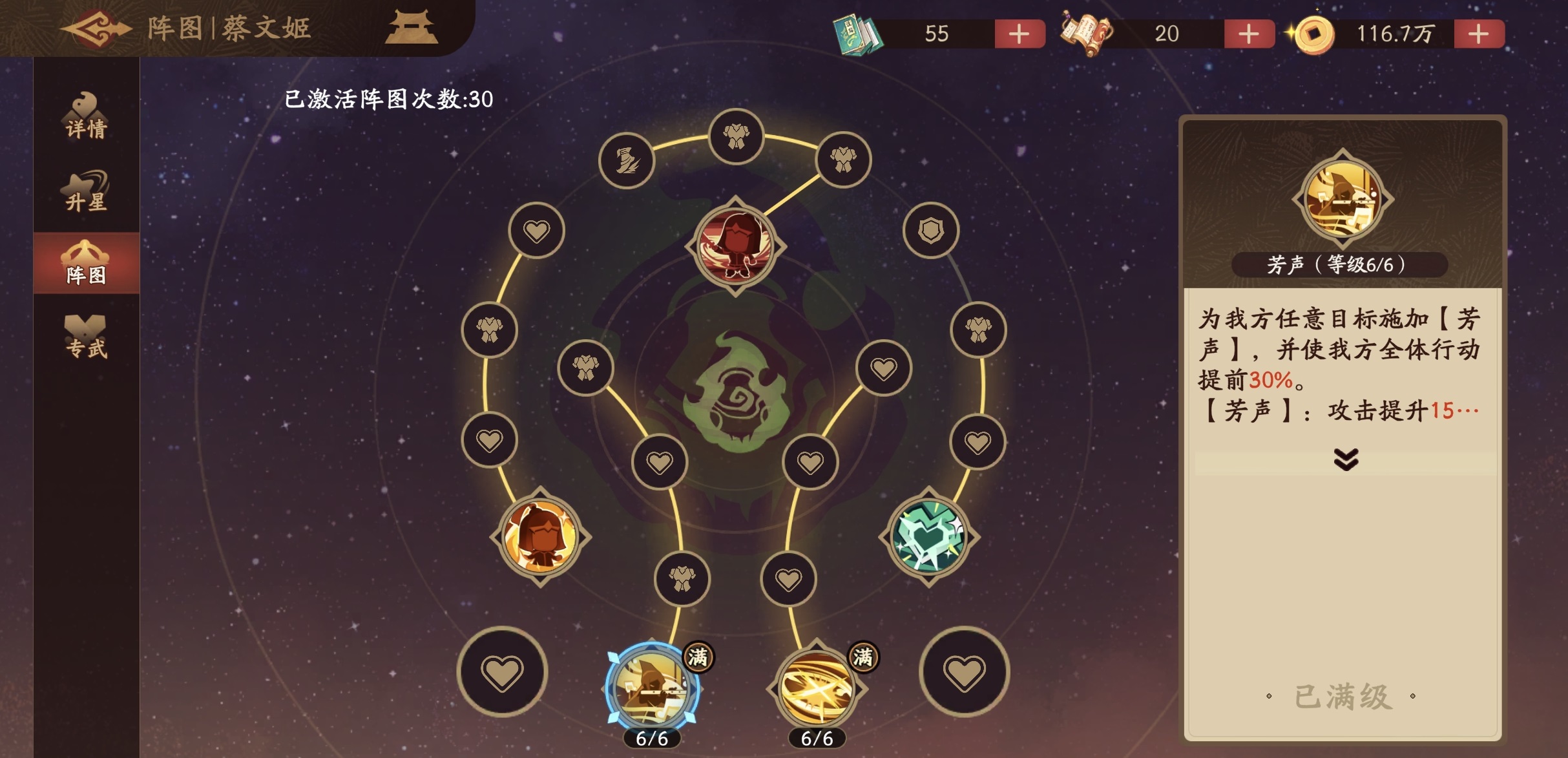Screen dimensions: 1568x758
Task: Return home via the pavilion icon
Action: [411, 28]
